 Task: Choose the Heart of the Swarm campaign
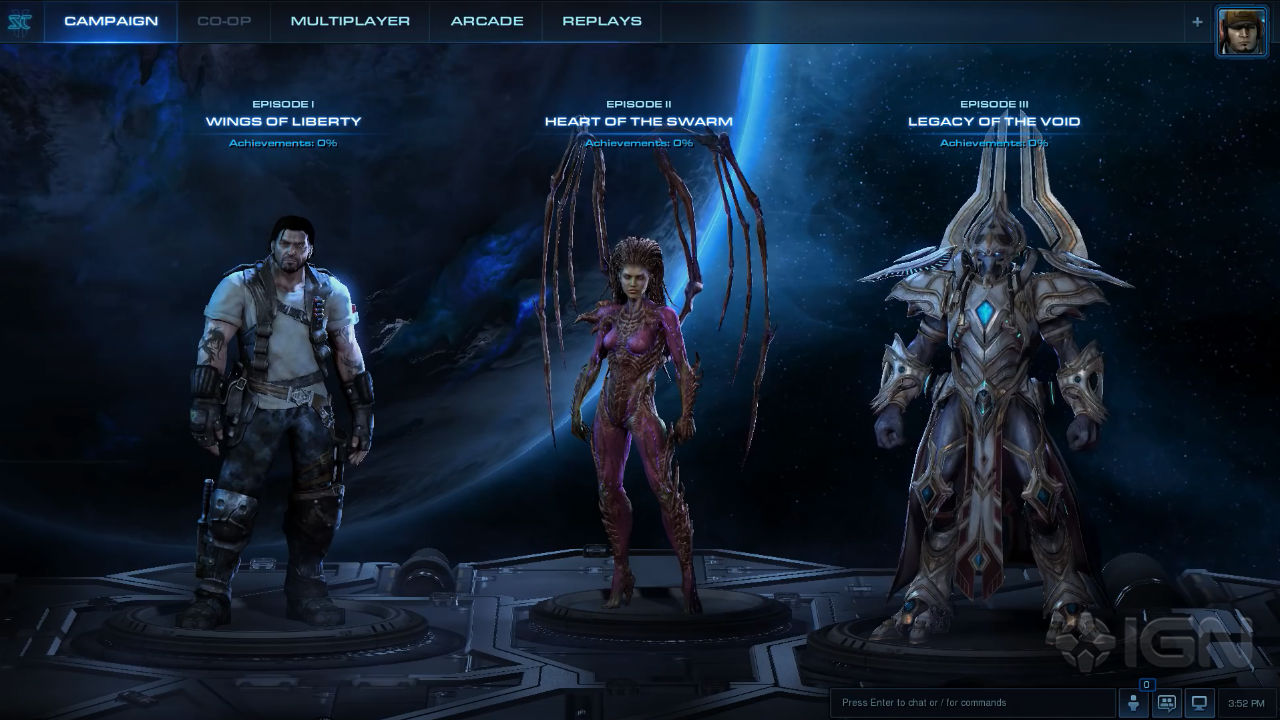pos(638,122)
